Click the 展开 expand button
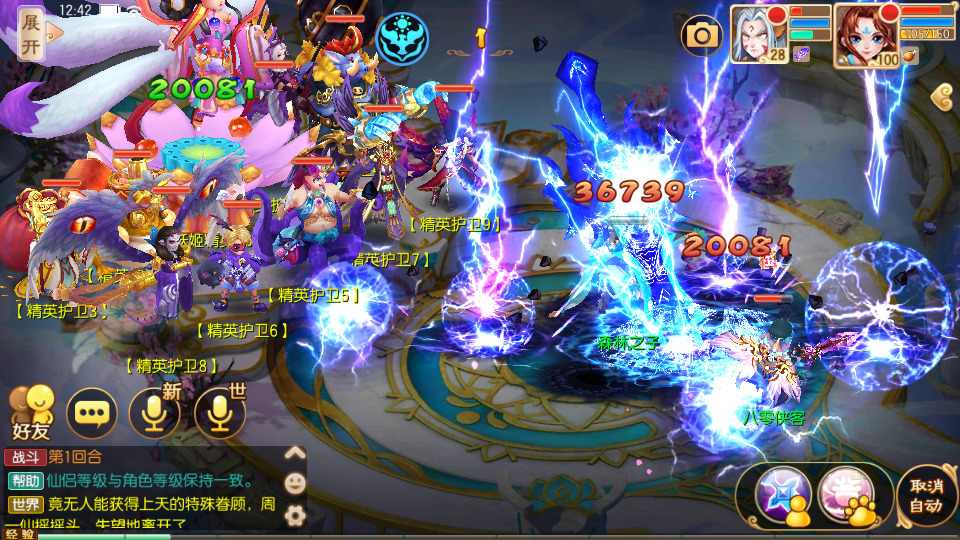The width and height of the screenshot is (960, 540). [30, 34]
